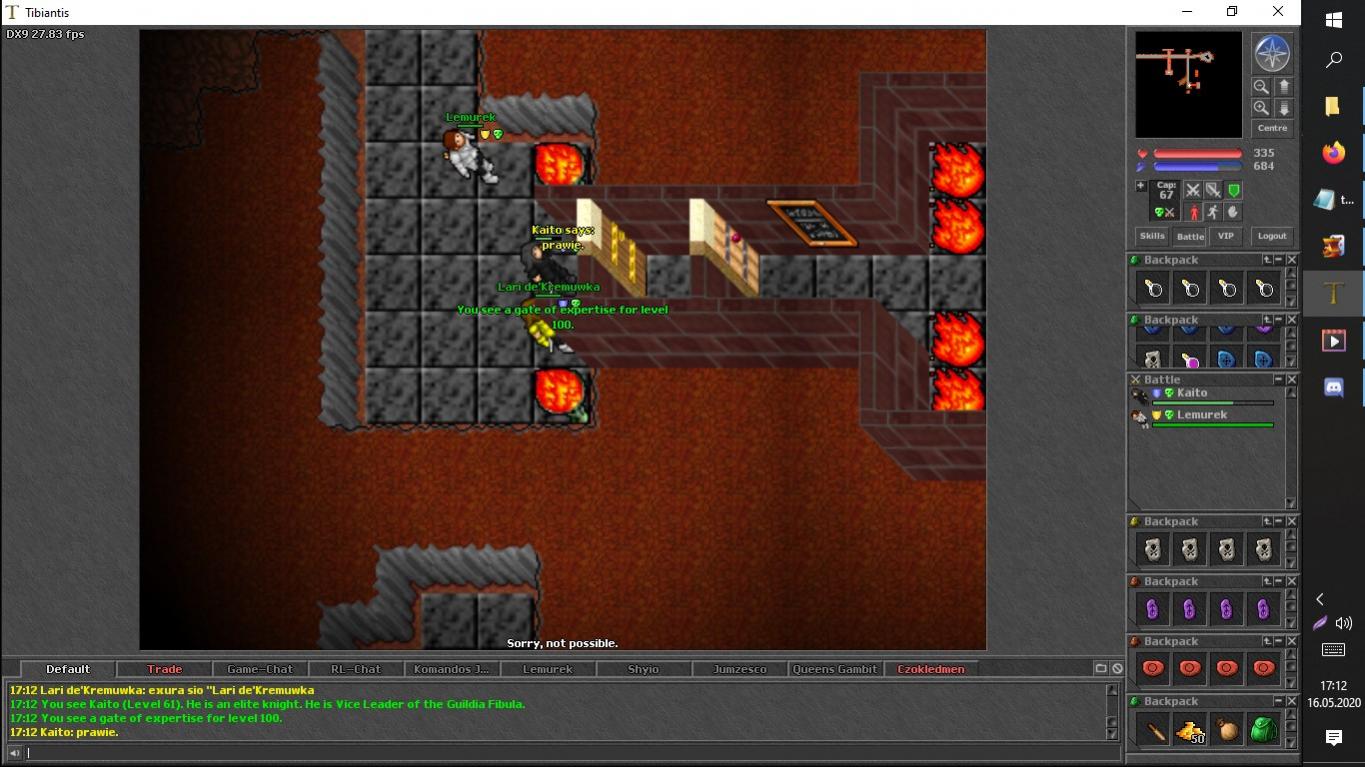Select the gold coins stack slot
The height and width of the screenshot is (767, 1365).
click(1190, 730)
